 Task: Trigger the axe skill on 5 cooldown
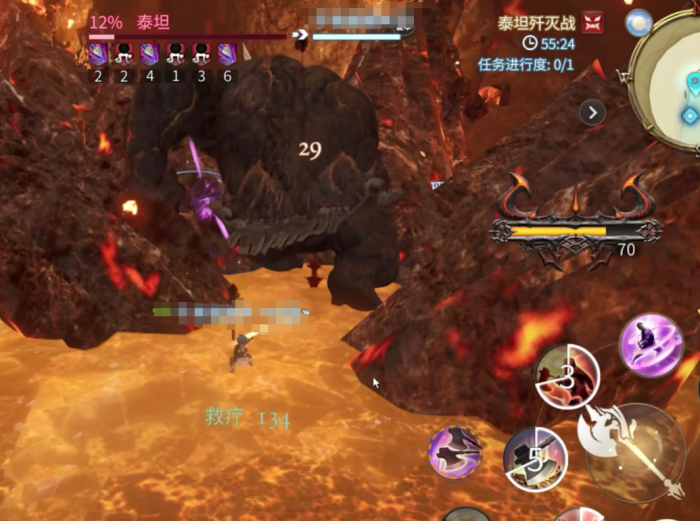coord(535,459)
